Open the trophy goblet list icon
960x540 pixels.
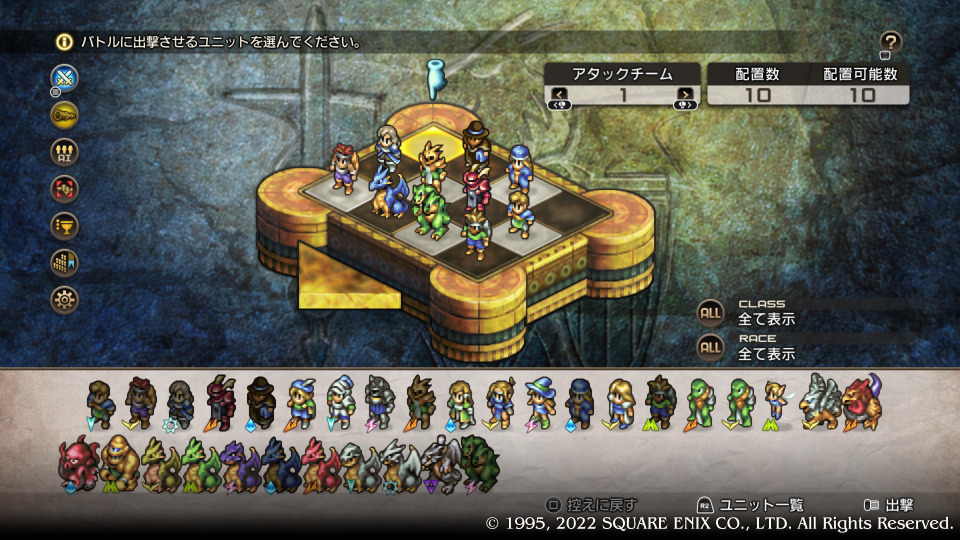pyautogui.click(x=65, y=225)
